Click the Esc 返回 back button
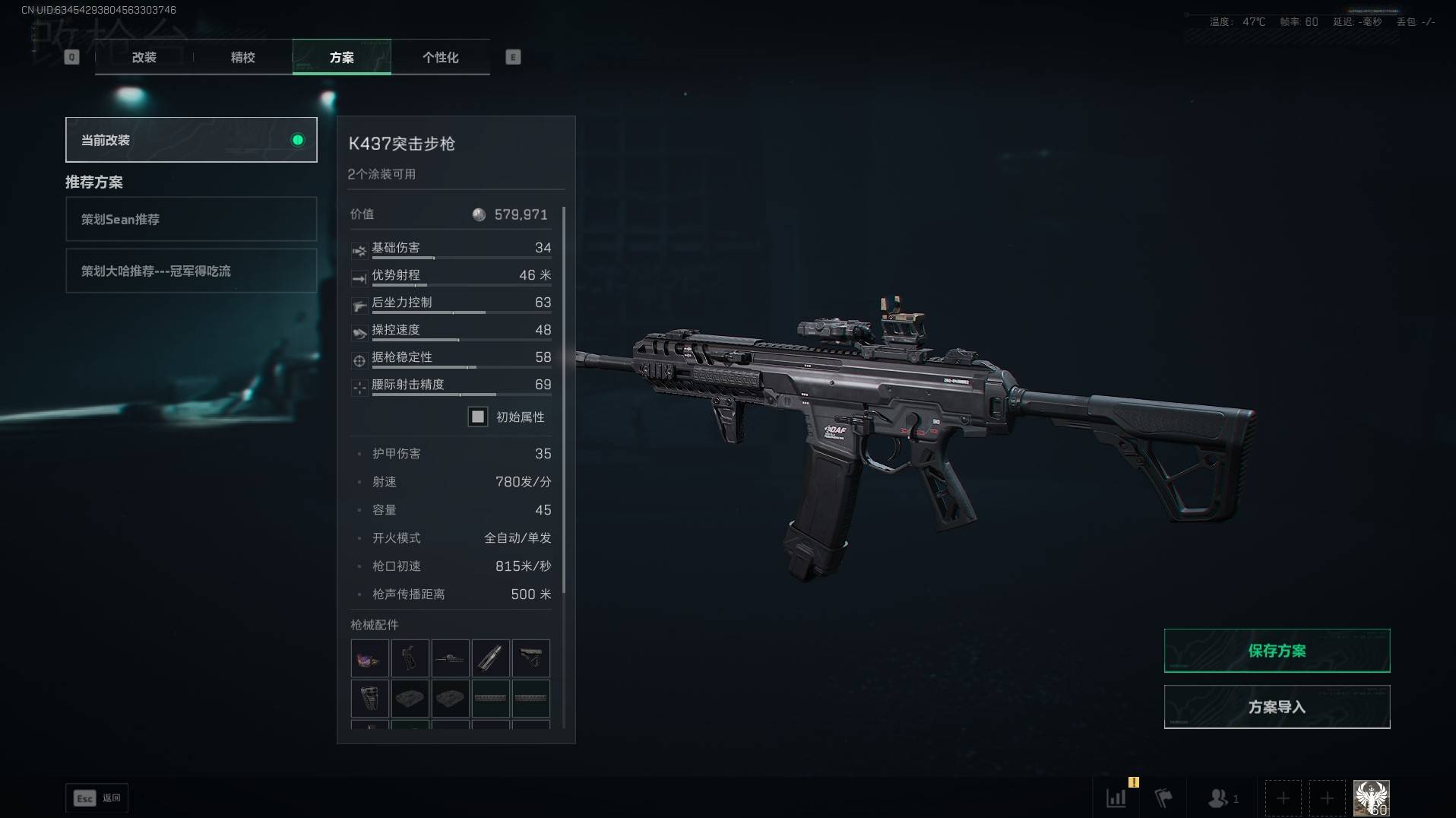Viewport: 1456px width, 818px height. tap(97, 797)
